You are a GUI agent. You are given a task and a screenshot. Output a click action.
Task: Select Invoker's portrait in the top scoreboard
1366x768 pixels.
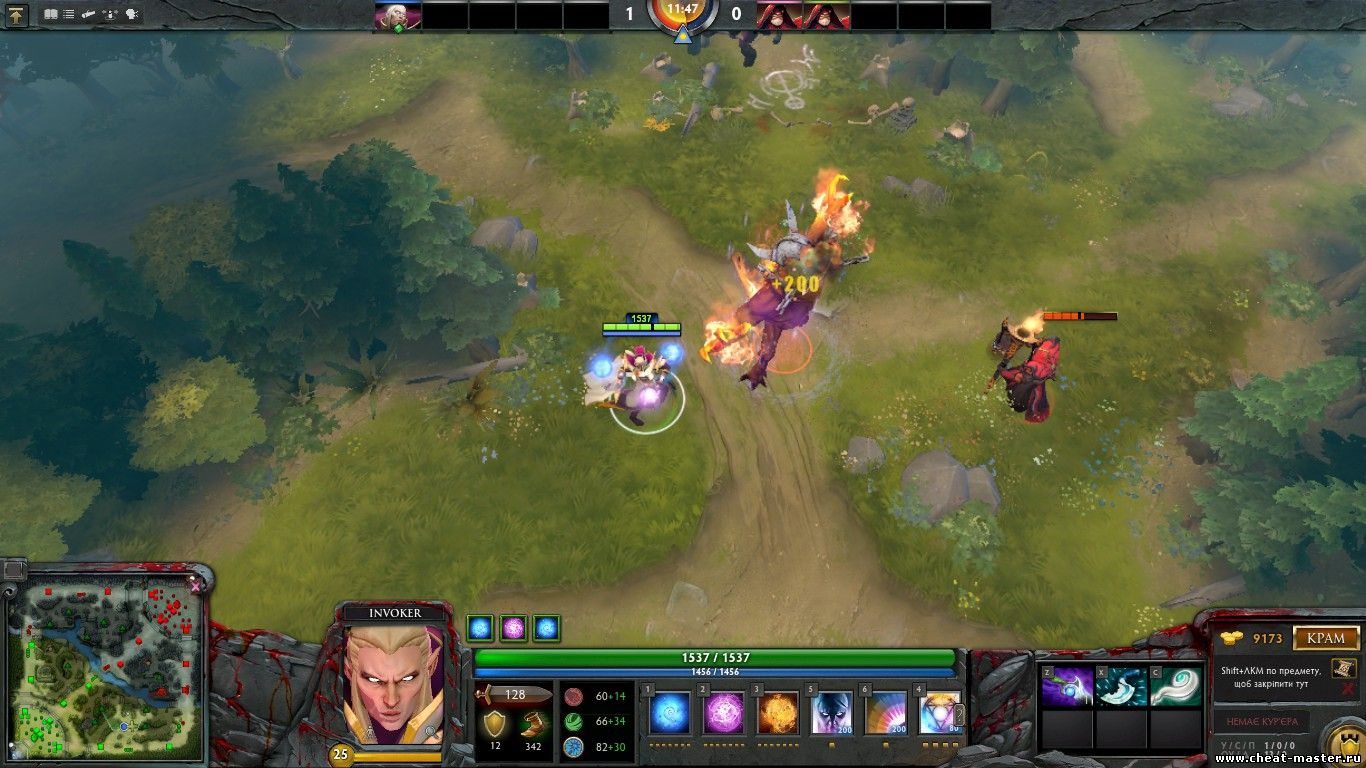(396, 16)
